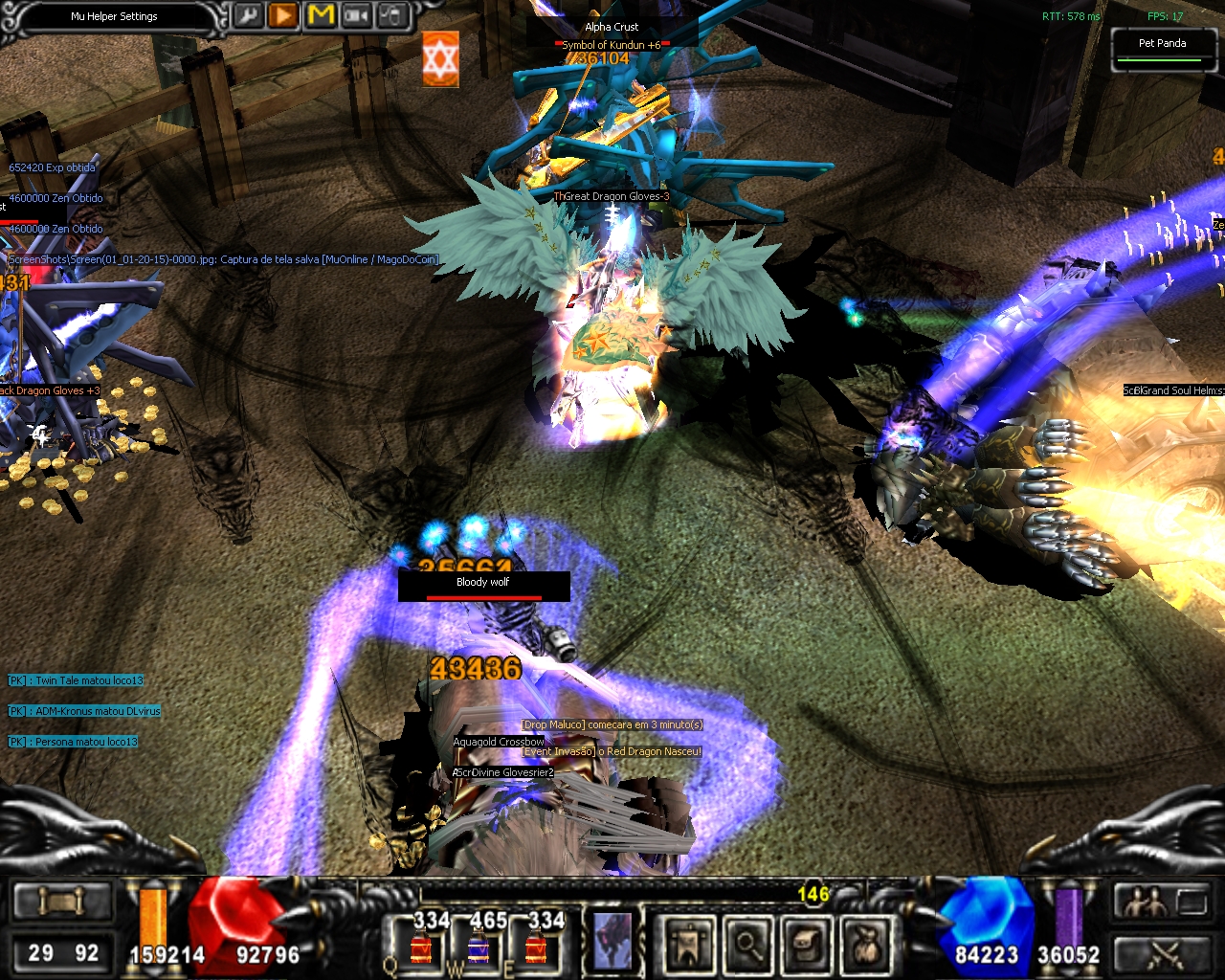Open the scroll button at bottom left
Viewport: 1225px width, 980px height.
[62, 902]
